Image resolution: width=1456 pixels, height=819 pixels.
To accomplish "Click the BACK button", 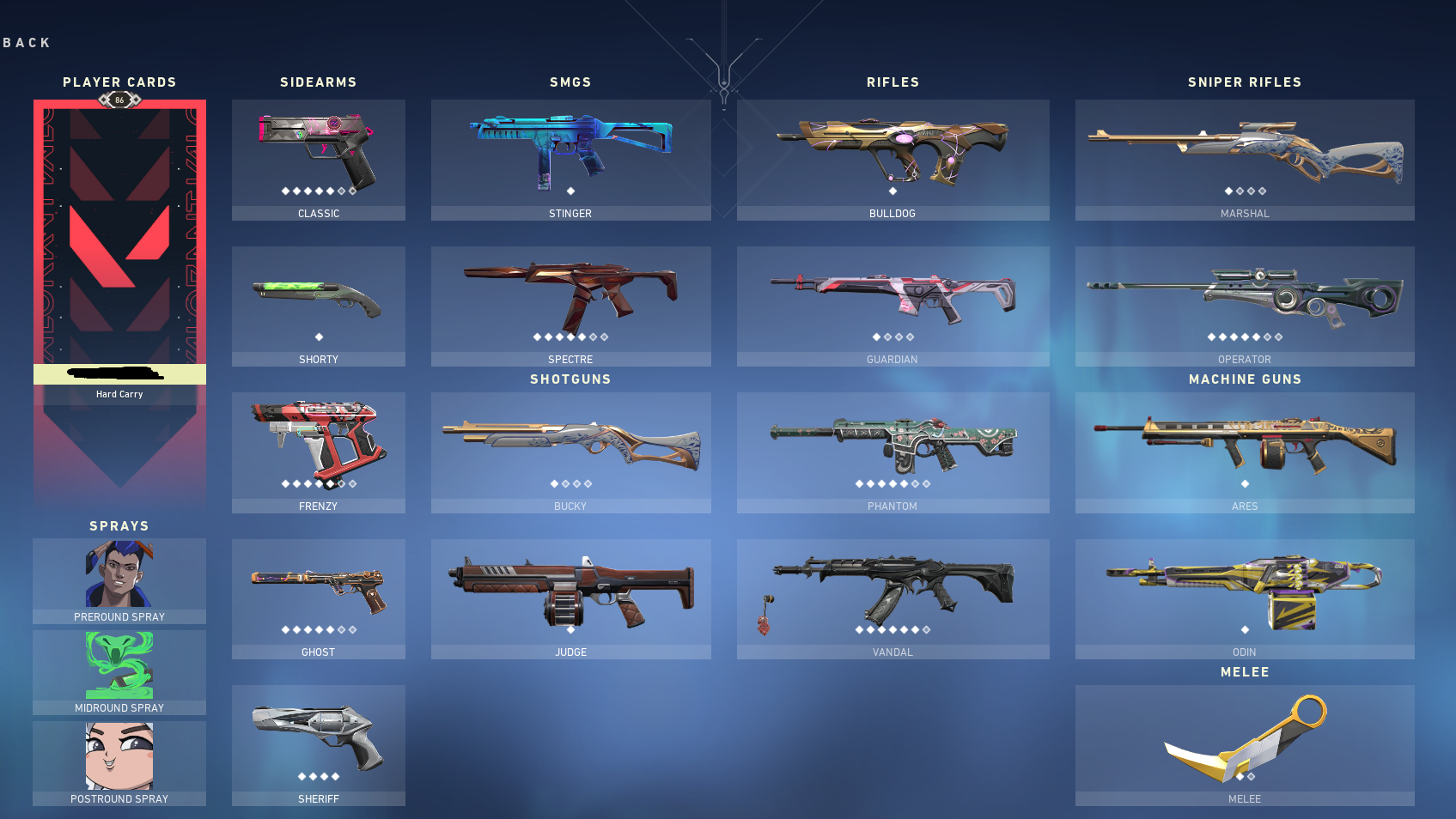I will [x=26, y=42].
